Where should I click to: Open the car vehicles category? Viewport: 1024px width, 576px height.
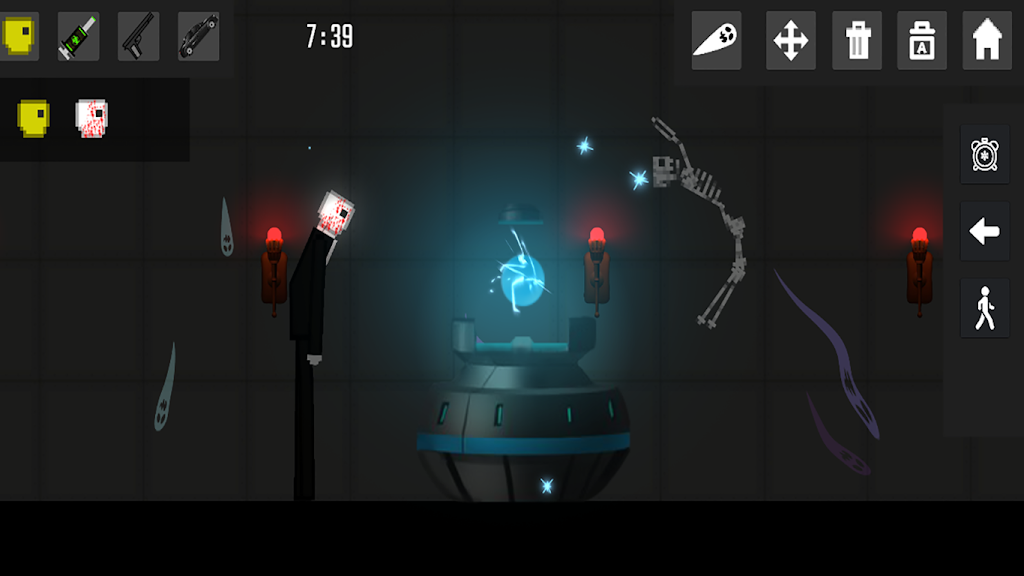(x=198, y=36)
